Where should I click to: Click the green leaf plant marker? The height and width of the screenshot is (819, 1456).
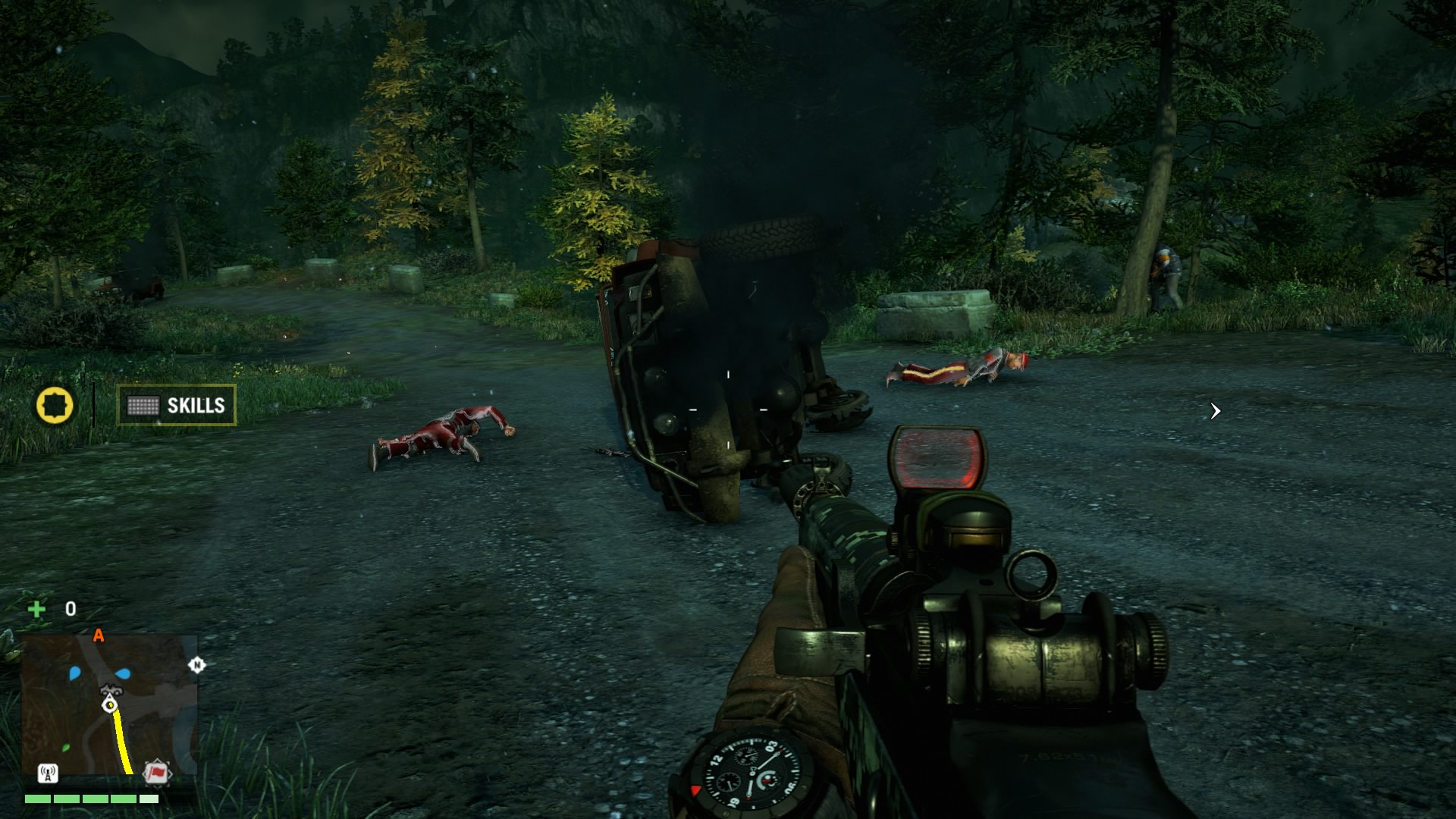pyautogui.click(x=66, y=748)
